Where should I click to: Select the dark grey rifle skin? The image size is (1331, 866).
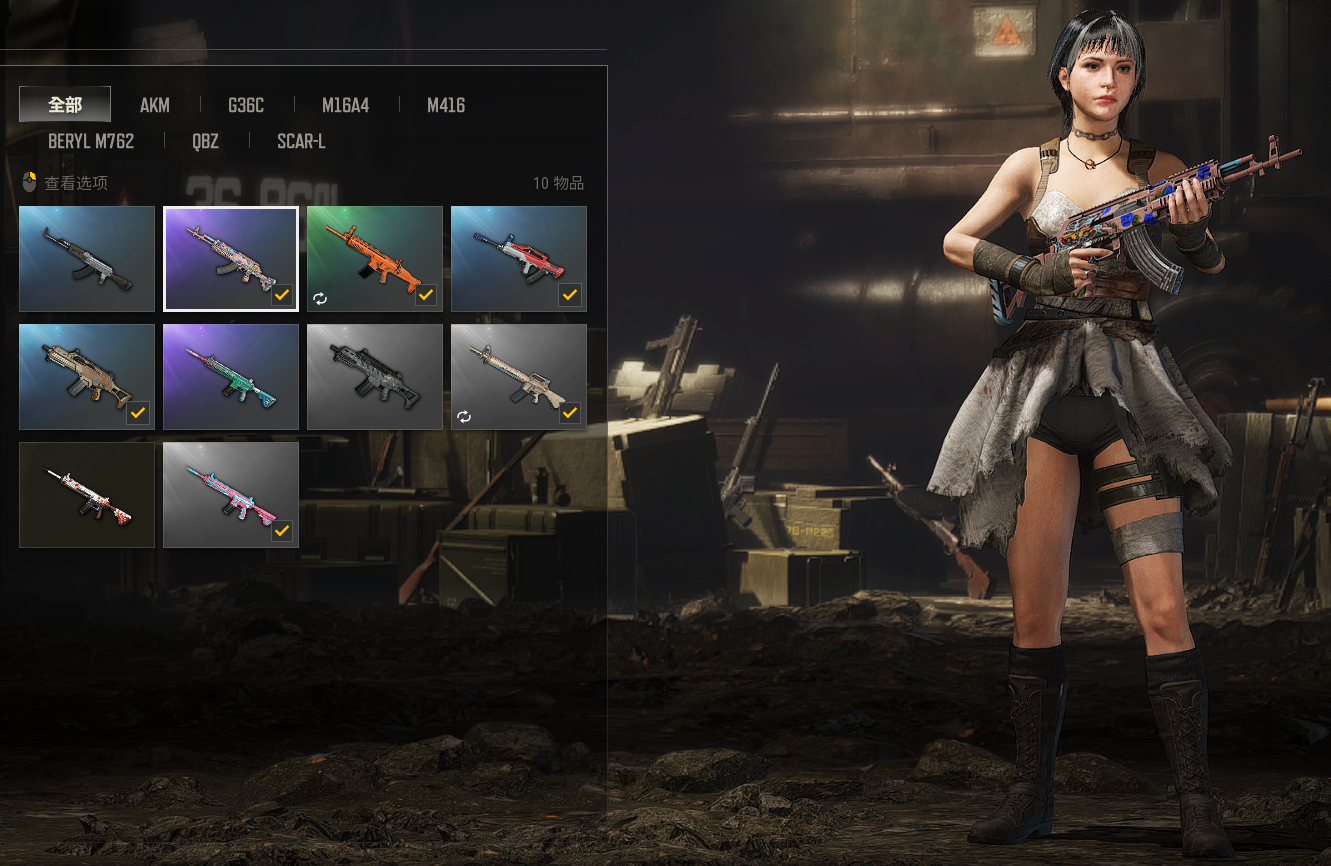pyautogui.click(x=375, y=377)
